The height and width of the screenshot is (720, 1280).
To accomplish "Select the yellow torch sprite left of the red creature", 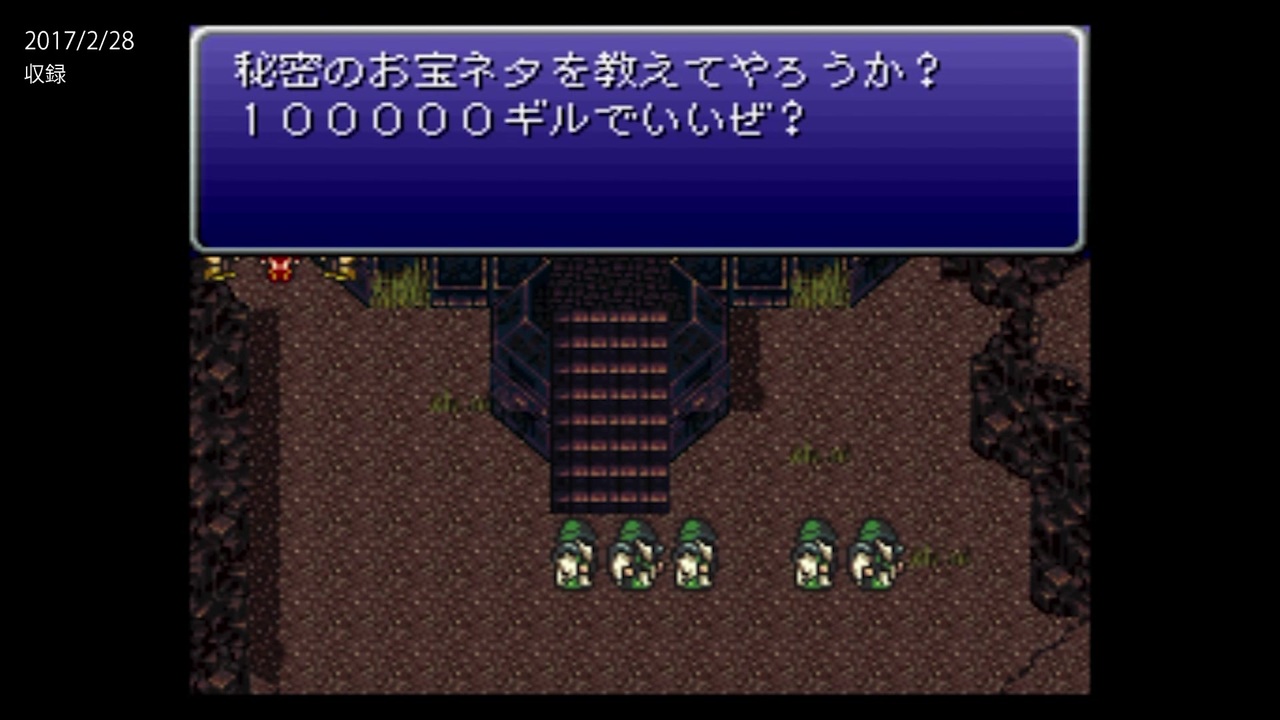I will (215, 266).
